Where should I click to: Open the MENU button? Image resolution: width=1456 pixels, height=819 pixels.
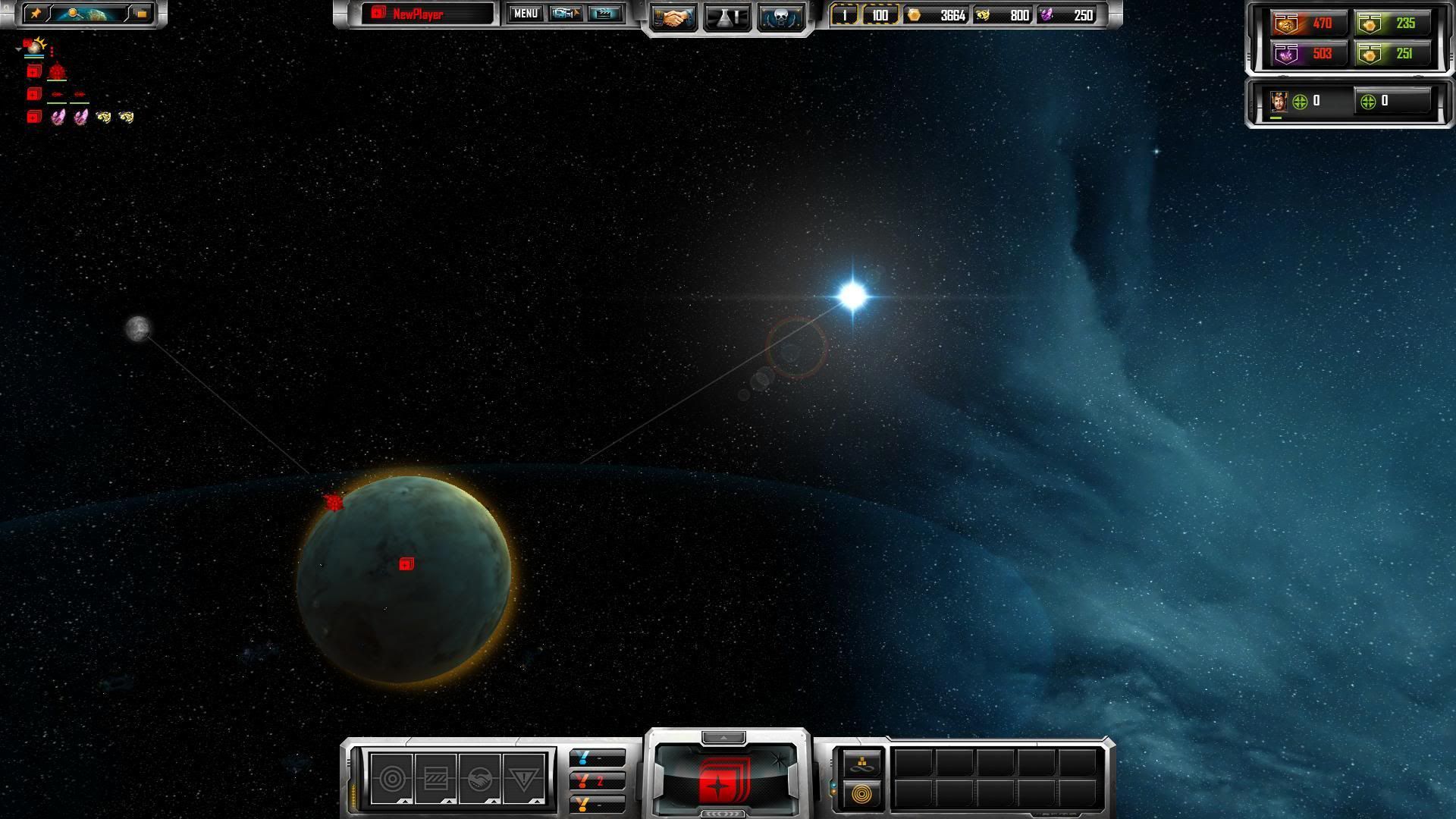525,14
